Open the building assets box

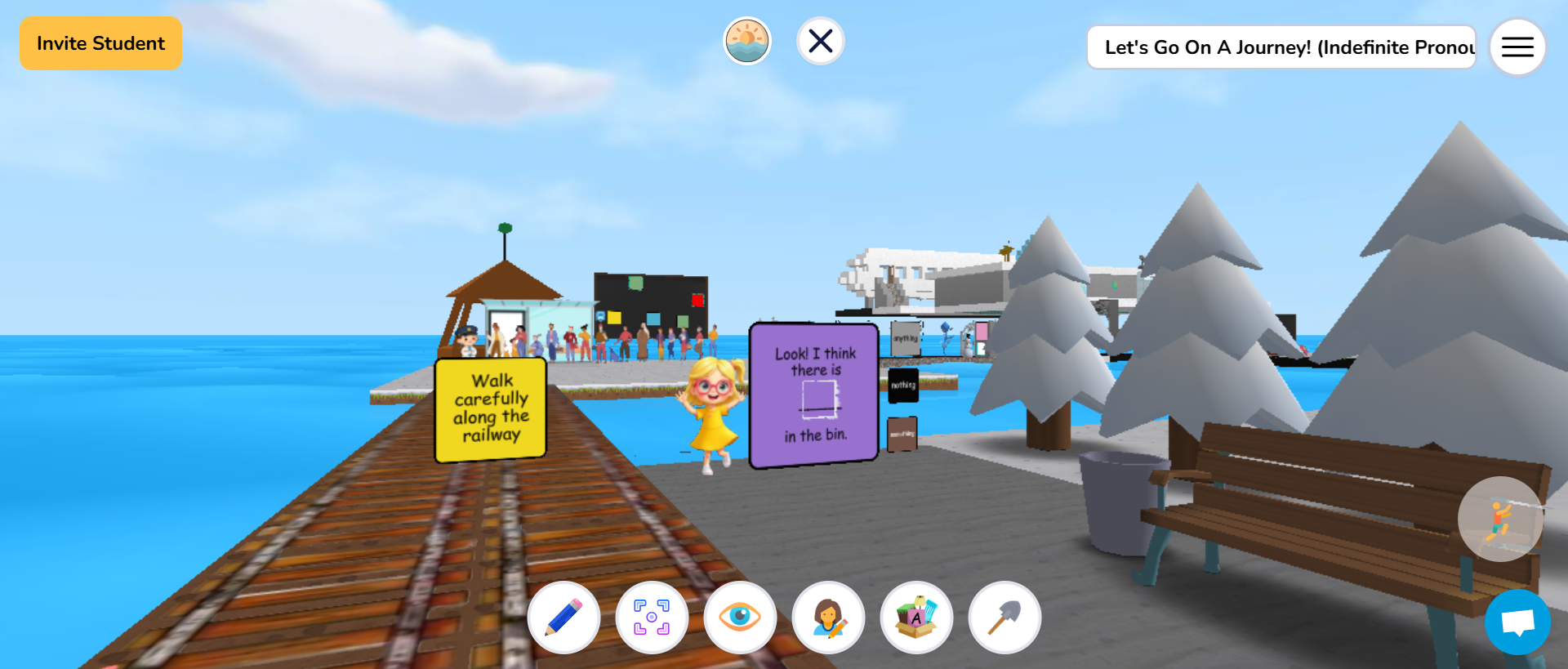(x=916, y=618)
